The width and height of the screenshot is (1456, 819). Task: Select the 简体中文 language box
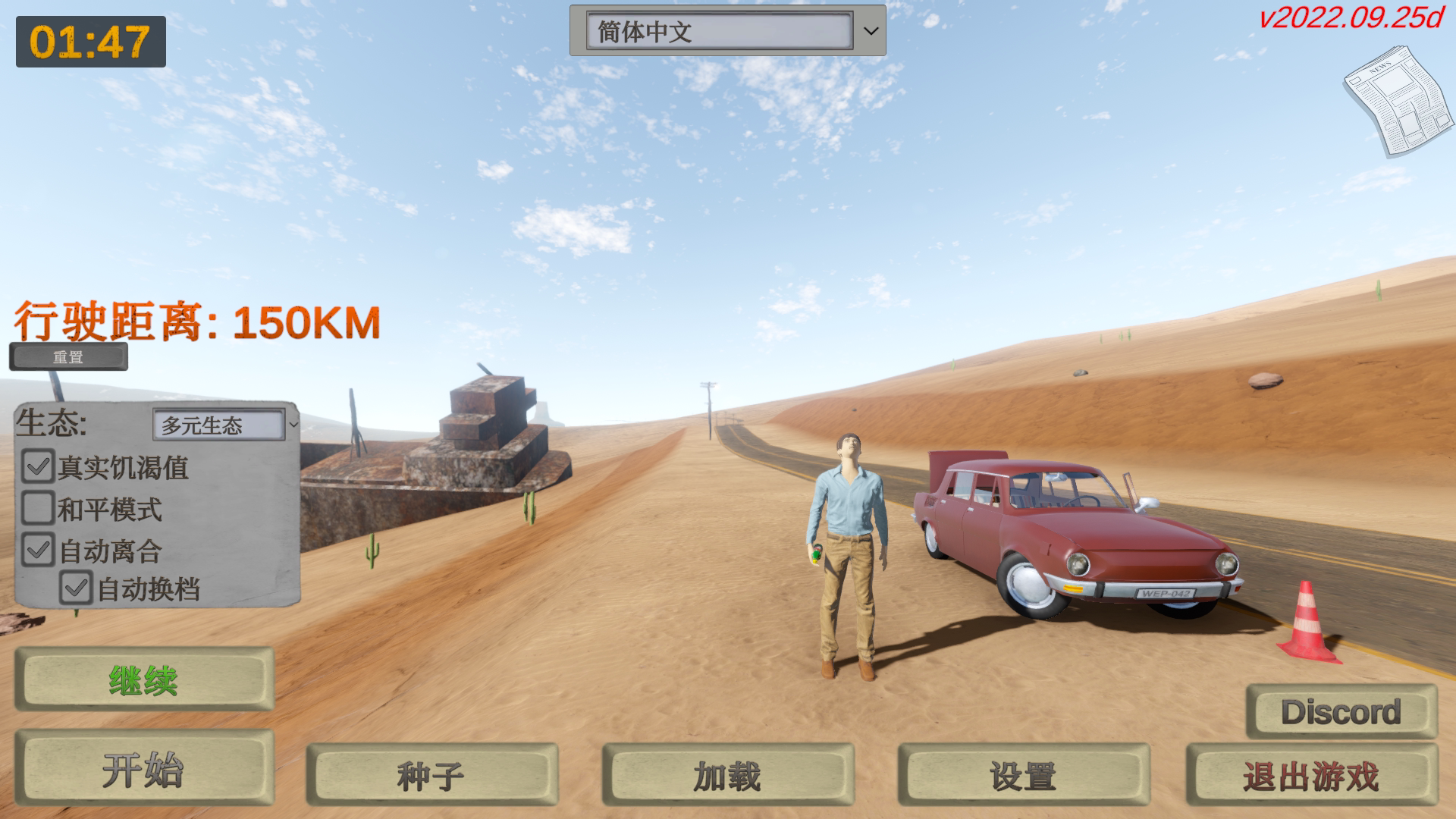pyautogui.click(x=720, y=30)
